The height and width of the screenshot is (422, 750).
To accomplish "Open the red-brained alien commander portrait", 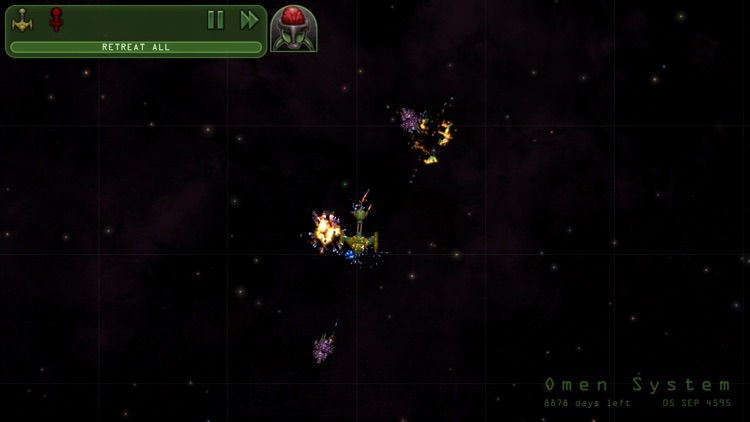I will pyautogui.click(x=294, y=29).
